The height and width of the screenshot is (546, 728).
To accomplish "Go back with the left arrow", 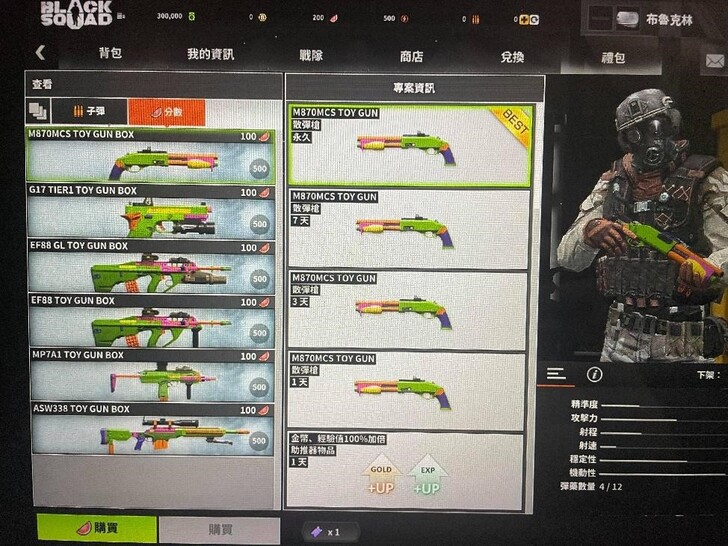I will (40, 53).
